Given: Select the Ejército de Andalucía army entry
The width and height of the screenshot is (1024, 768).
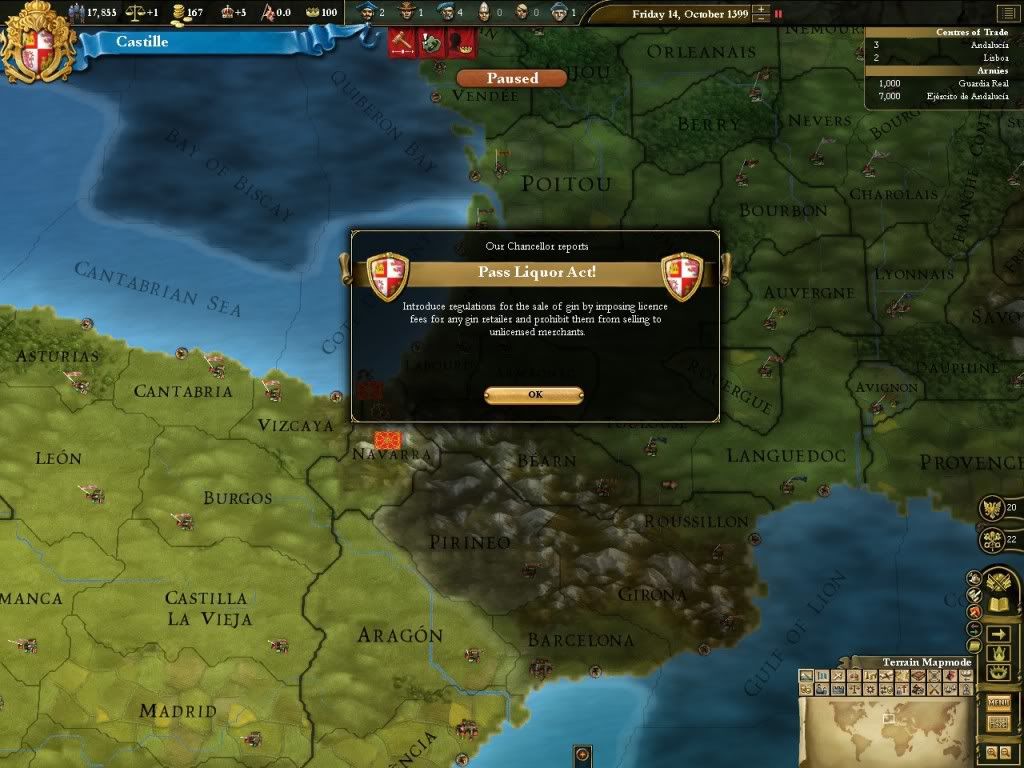Looking at the screenshot, I should tap(942, 96).
